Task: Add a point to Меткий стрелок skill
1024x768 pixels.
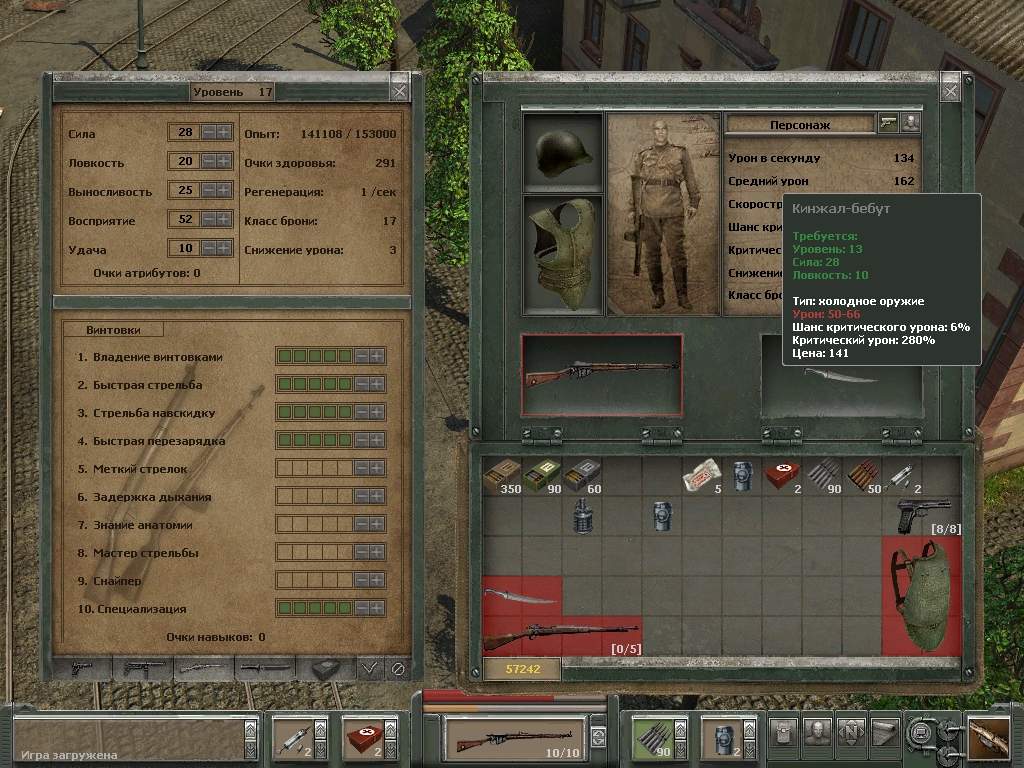Action: click(378, 469)
